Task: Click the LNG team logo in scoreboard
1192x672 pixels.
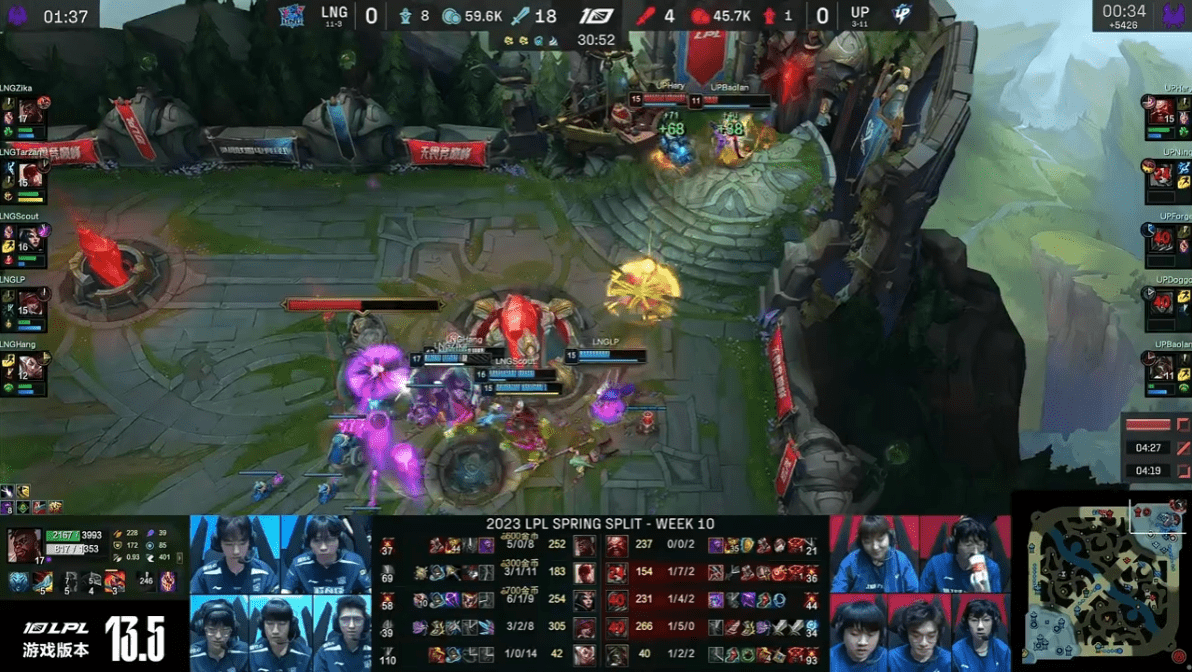Action: pyautogui.click(x=291, y=16)
